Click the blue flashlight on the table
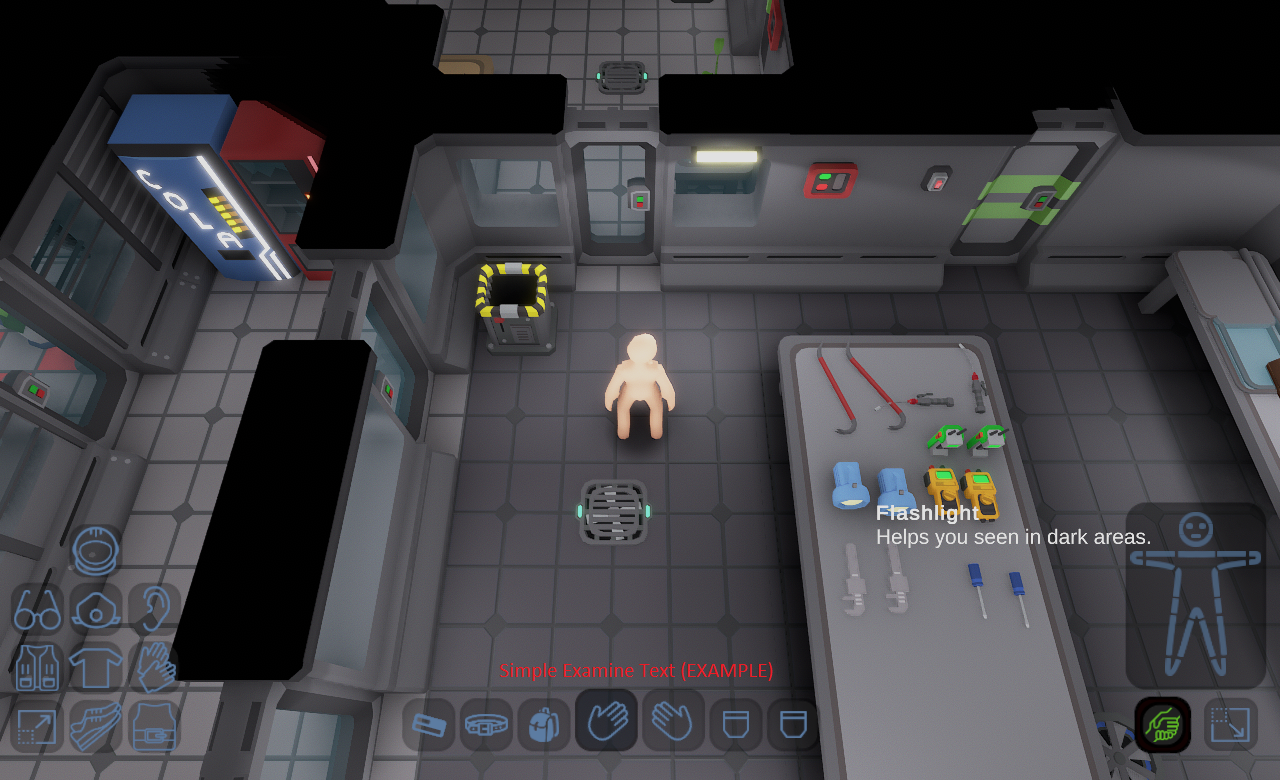 [849, 487]
